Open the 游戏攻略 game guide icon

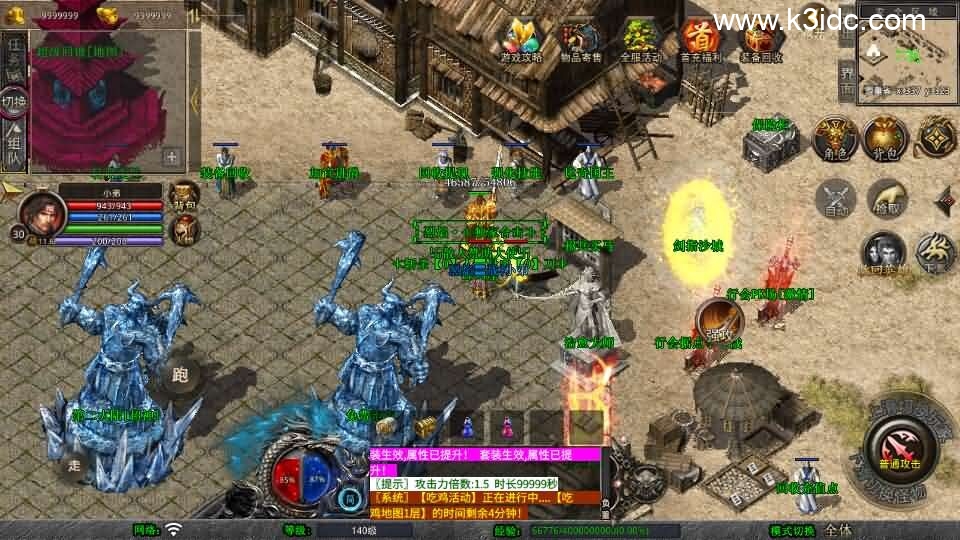coord(521,40)
